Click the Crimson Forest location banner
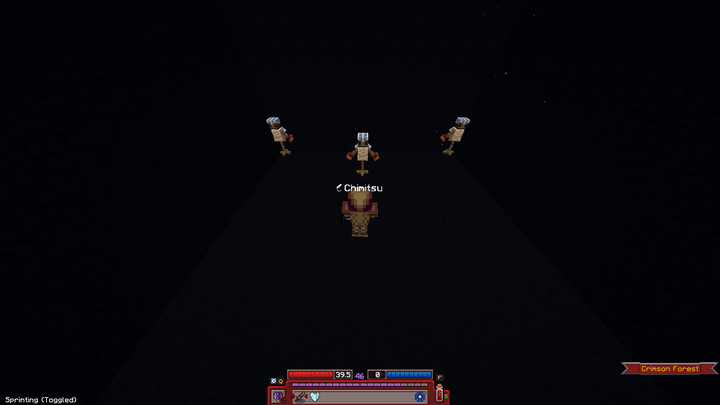 670,369
